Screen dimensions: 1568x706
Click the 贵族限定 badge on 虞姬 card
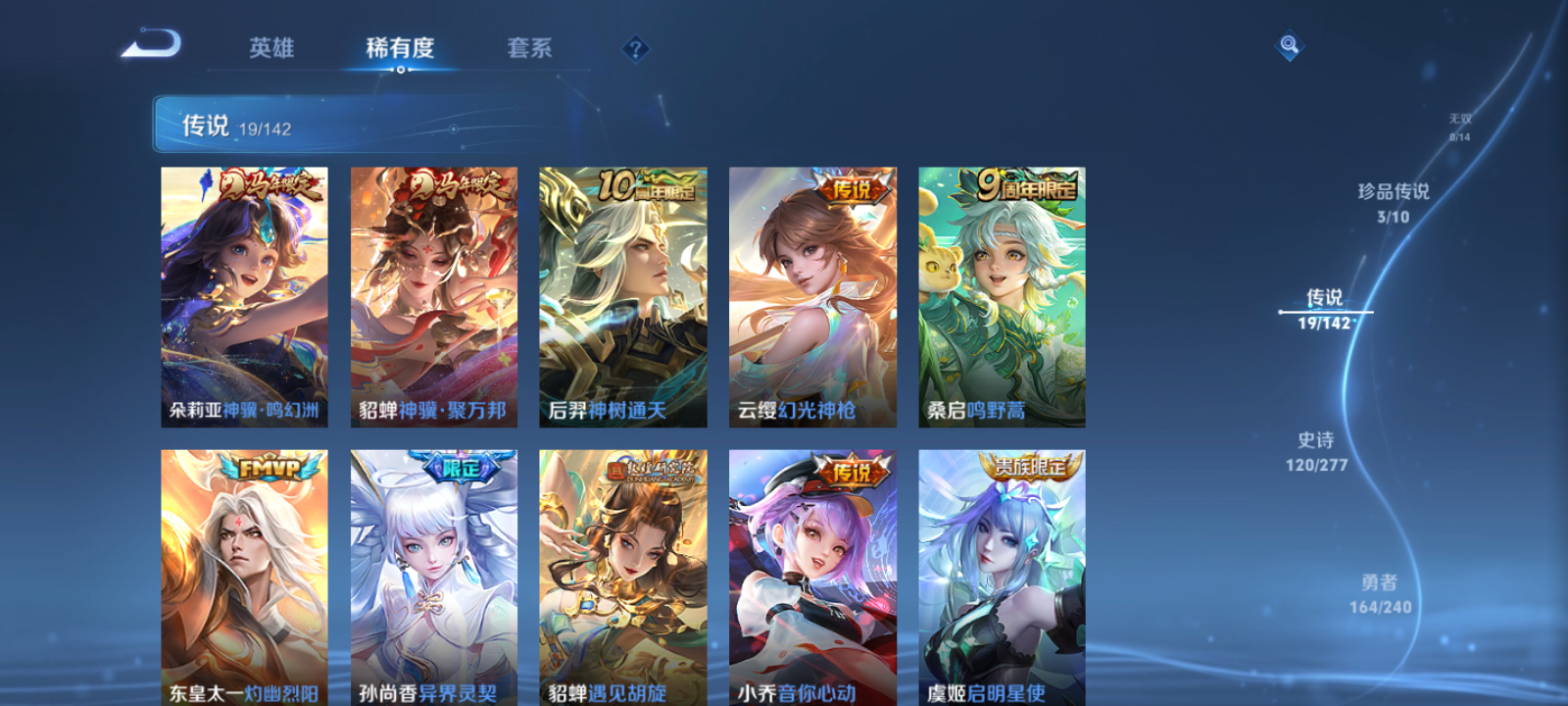click(1029, 467)
